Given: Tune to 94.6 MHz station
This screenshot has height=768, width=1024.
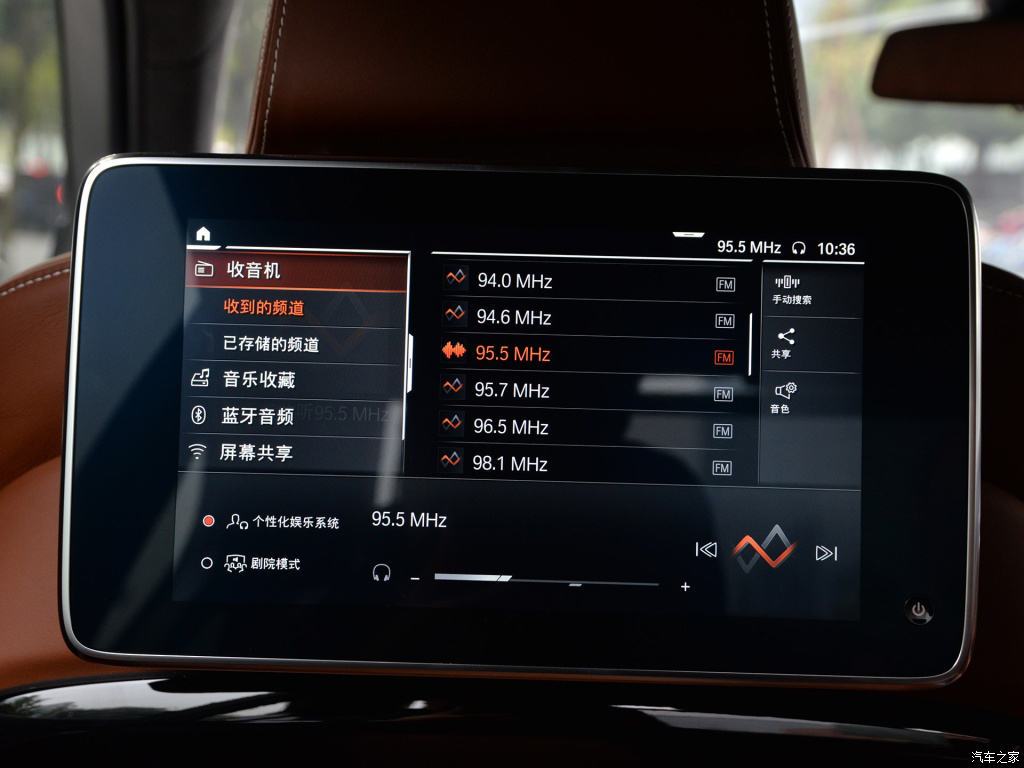Looking at the screenshot, I should coord(588,318).
